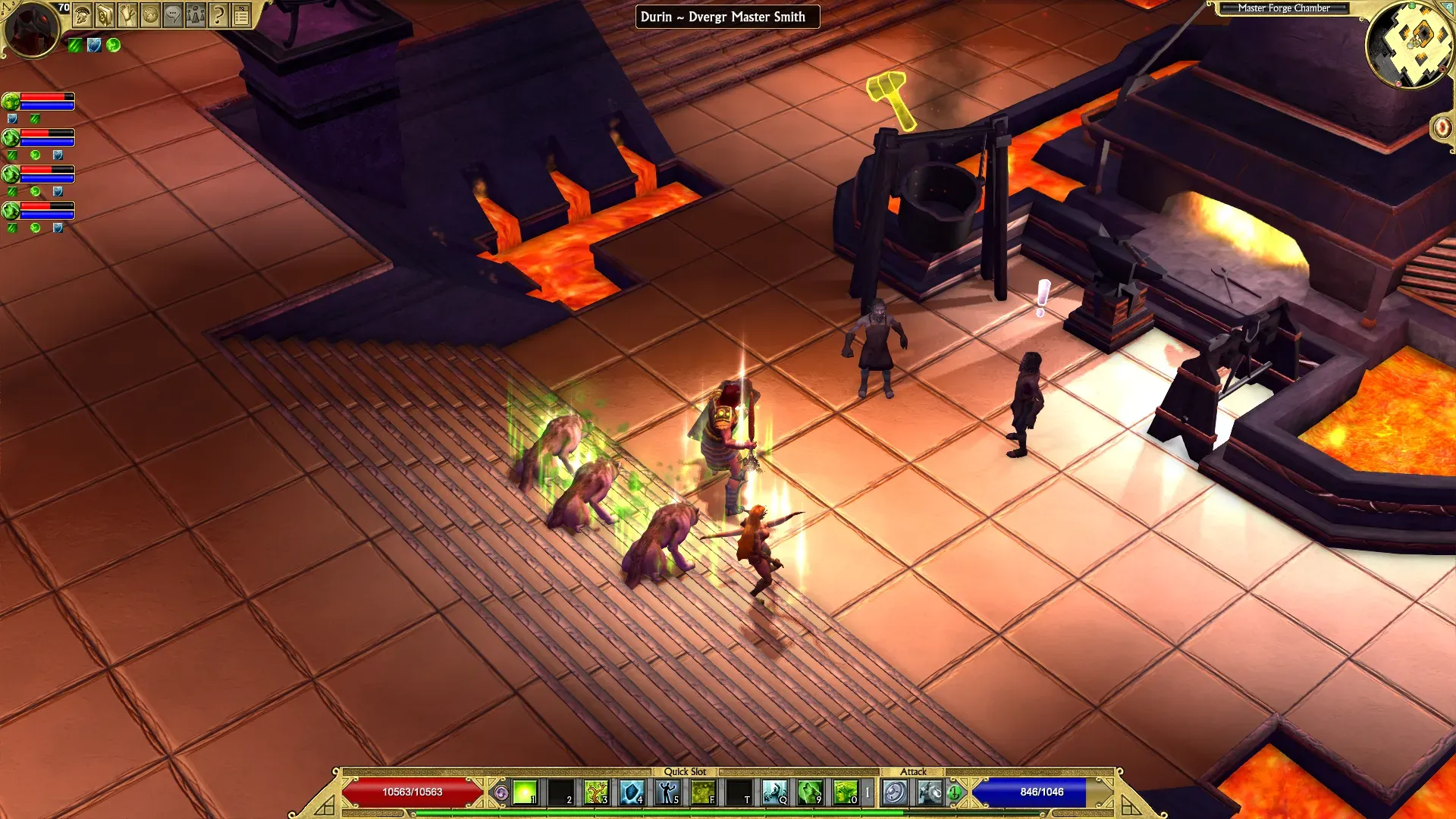Viewport: 1456px width, 819px height.
Task: Activate the green wolf skill in slot 9
Action: [810, 792]
